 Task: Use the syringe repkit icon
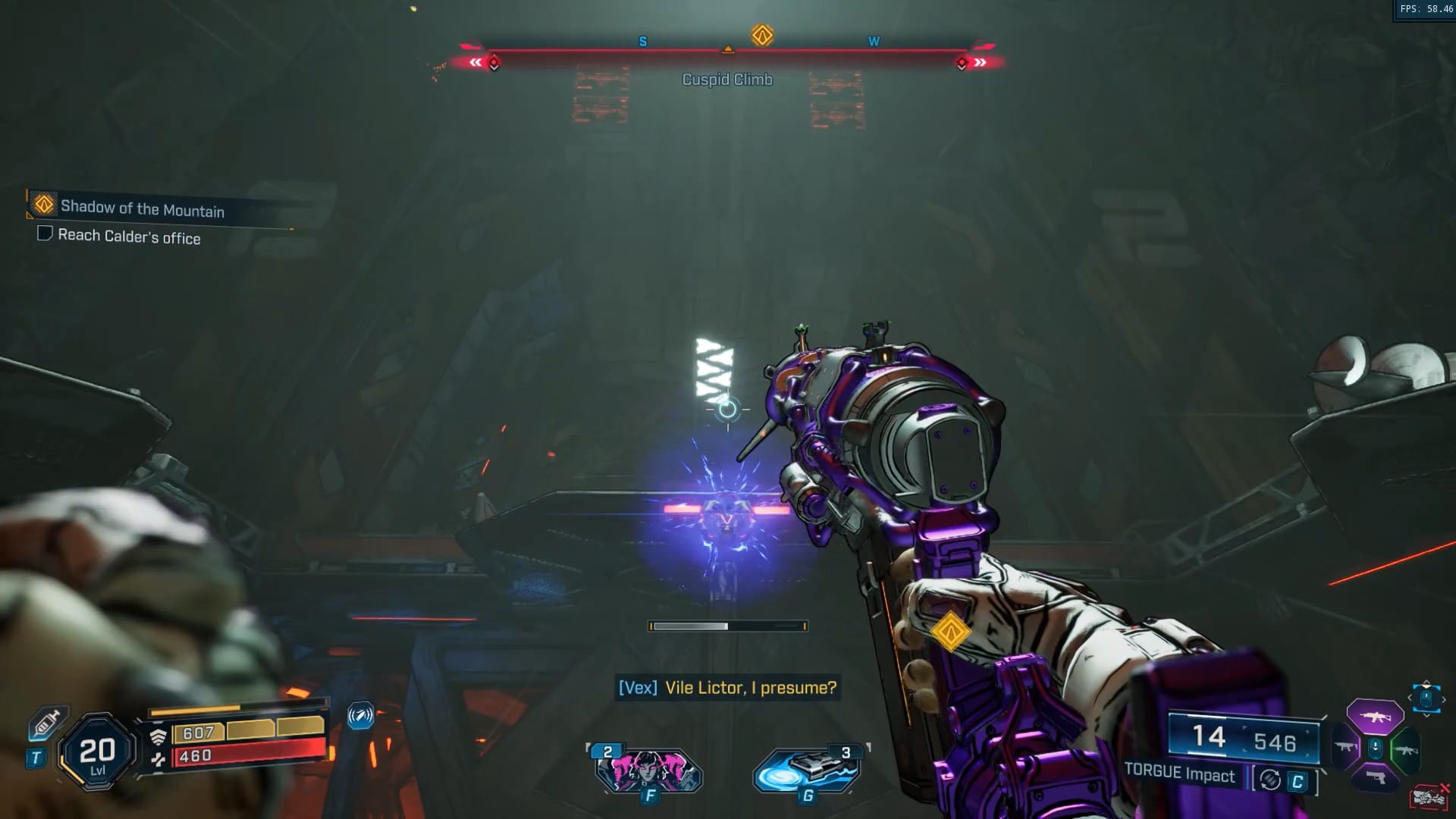coord(47,723)
